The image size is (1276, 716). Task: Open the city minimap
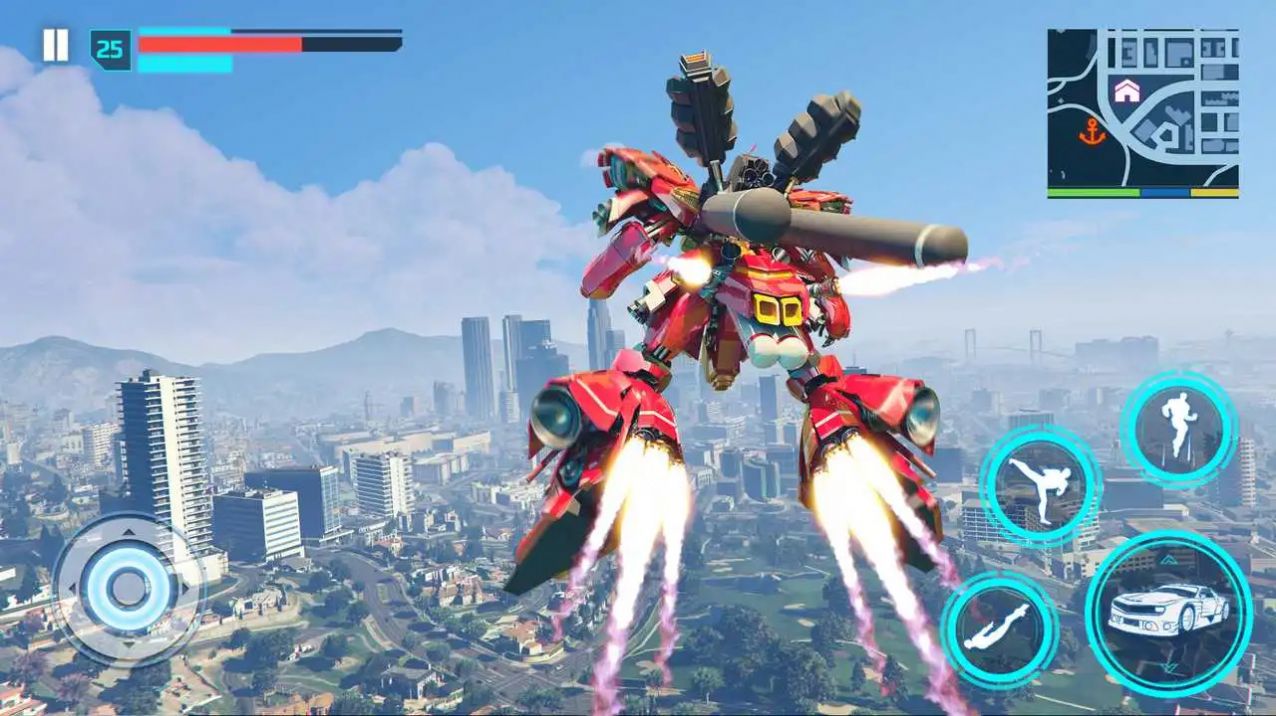(x=1142, y=112)
